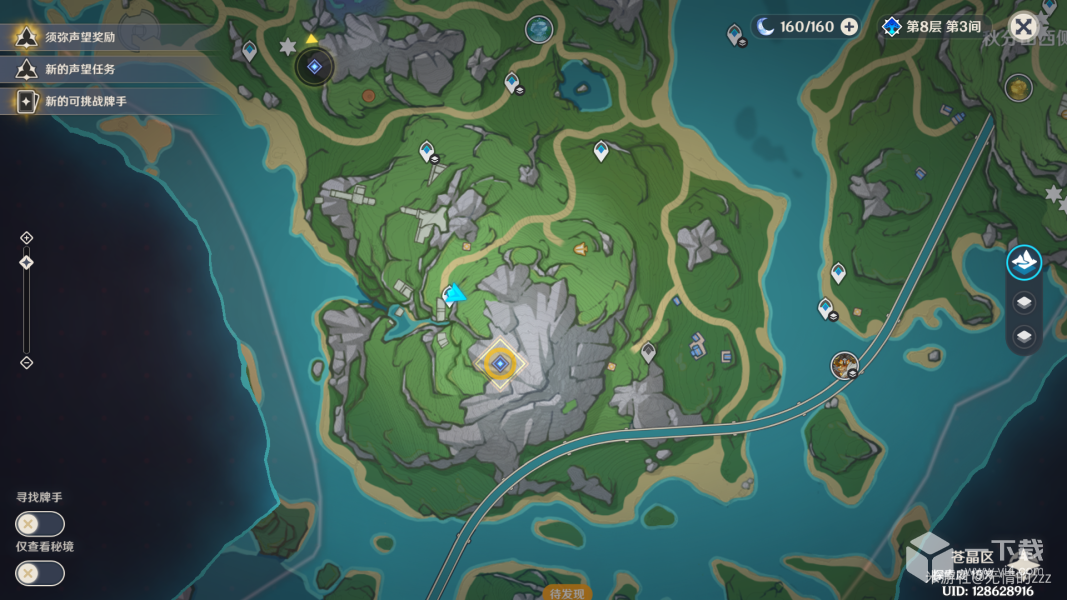Select the golden boss icon below the close button
This screenshot has height=600, width=1067.
[x=1019, y=88]
